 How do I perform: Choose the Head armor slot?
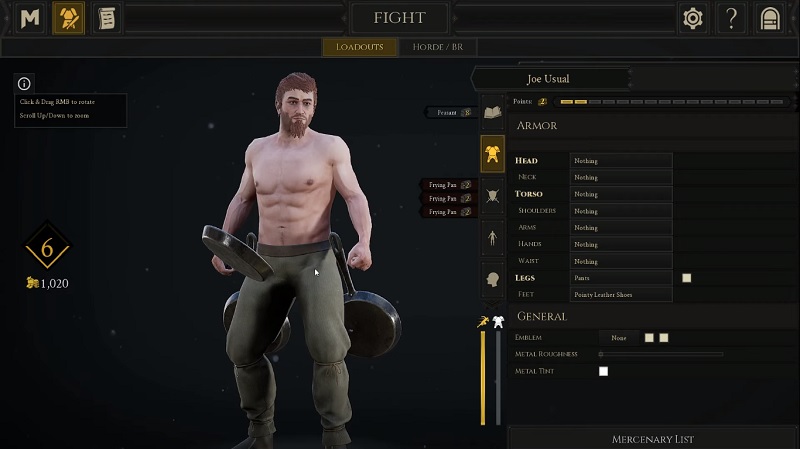point(620,160)
